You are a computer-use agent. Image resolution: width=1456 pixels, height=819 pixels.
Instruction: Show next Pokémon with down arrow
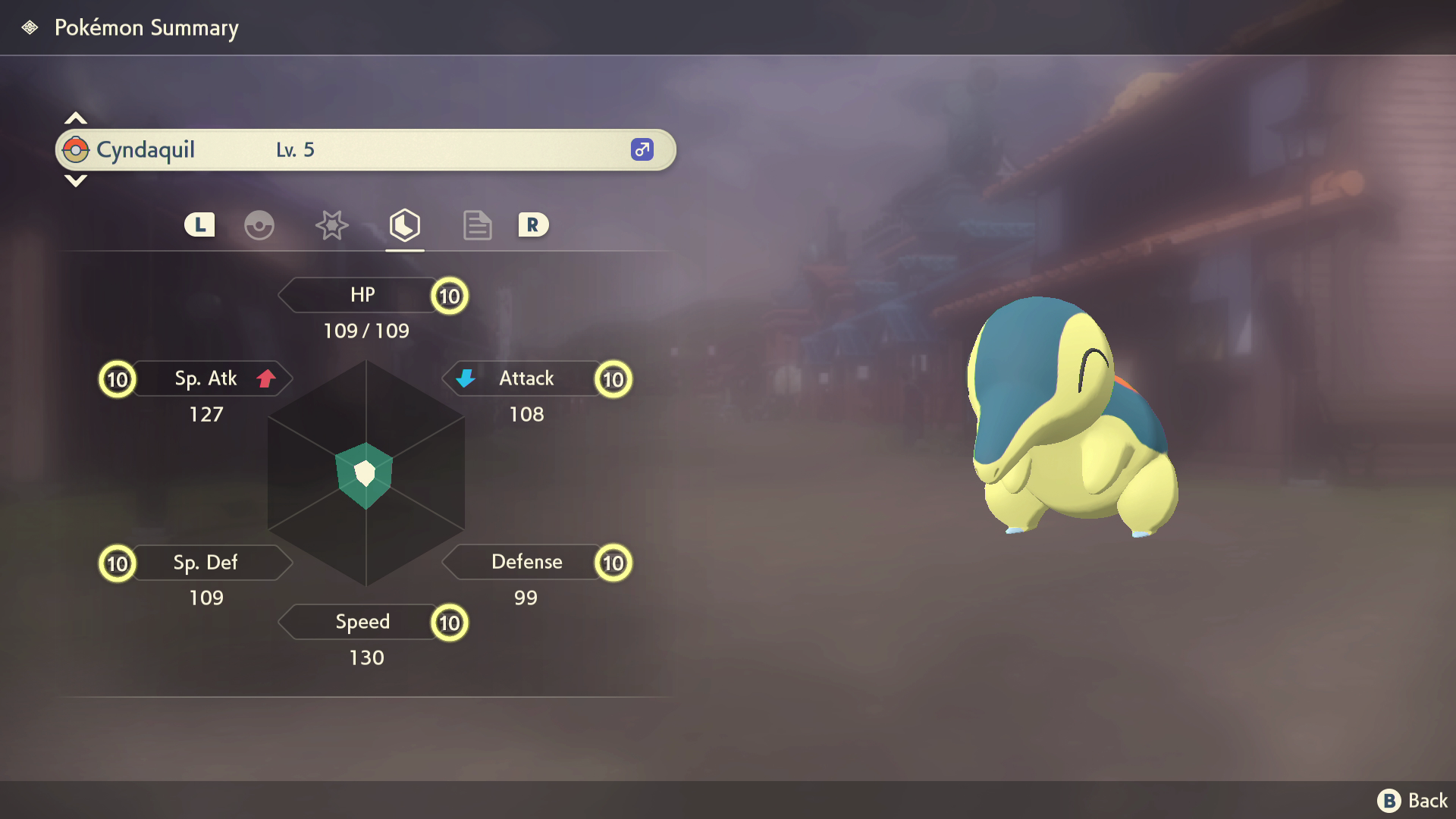coord(75,180)
